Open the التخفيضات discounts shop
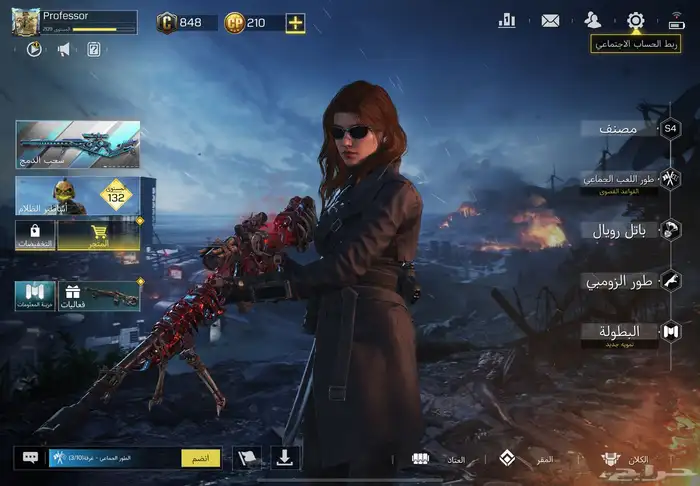This screenshot has width=700, height=486. (x=35, y=235)
